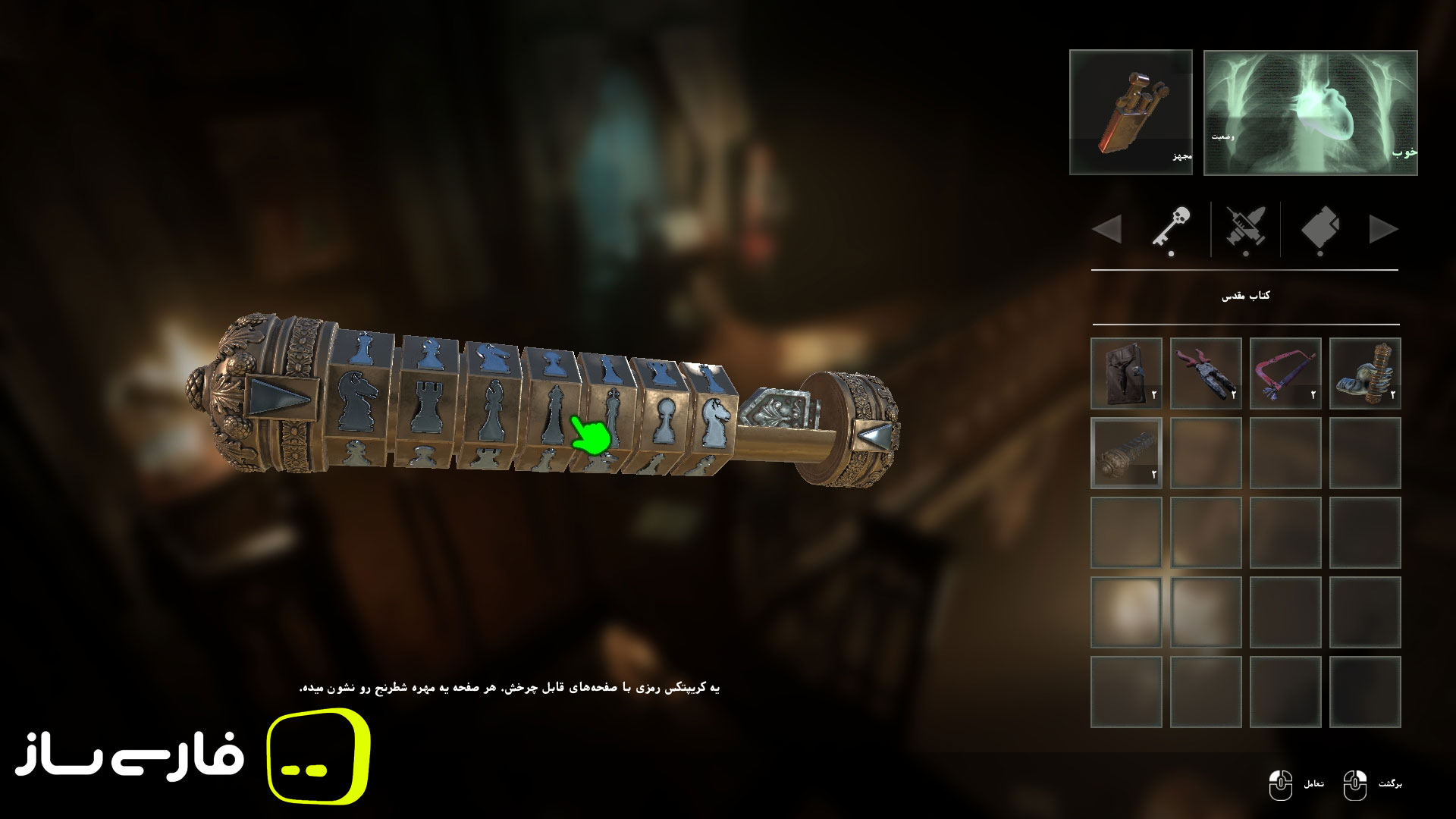This screenshot has height=819, width=1456.
Task: Open the syringe and bullet tab
Action: tap(1245, 228)
